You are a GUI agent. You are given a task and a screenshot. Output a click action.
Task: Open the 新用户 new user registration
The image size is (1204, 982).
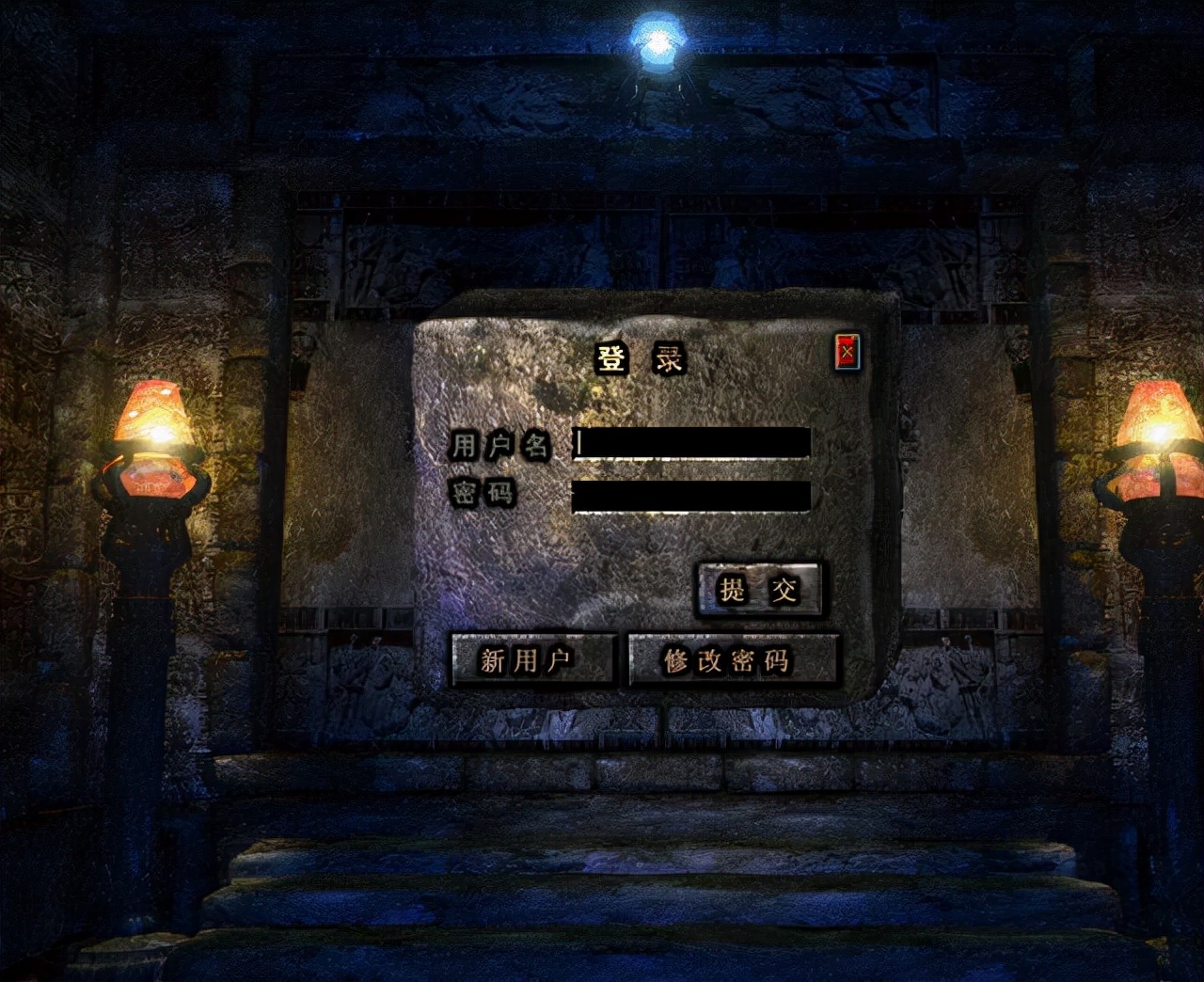tap(532, 659)
